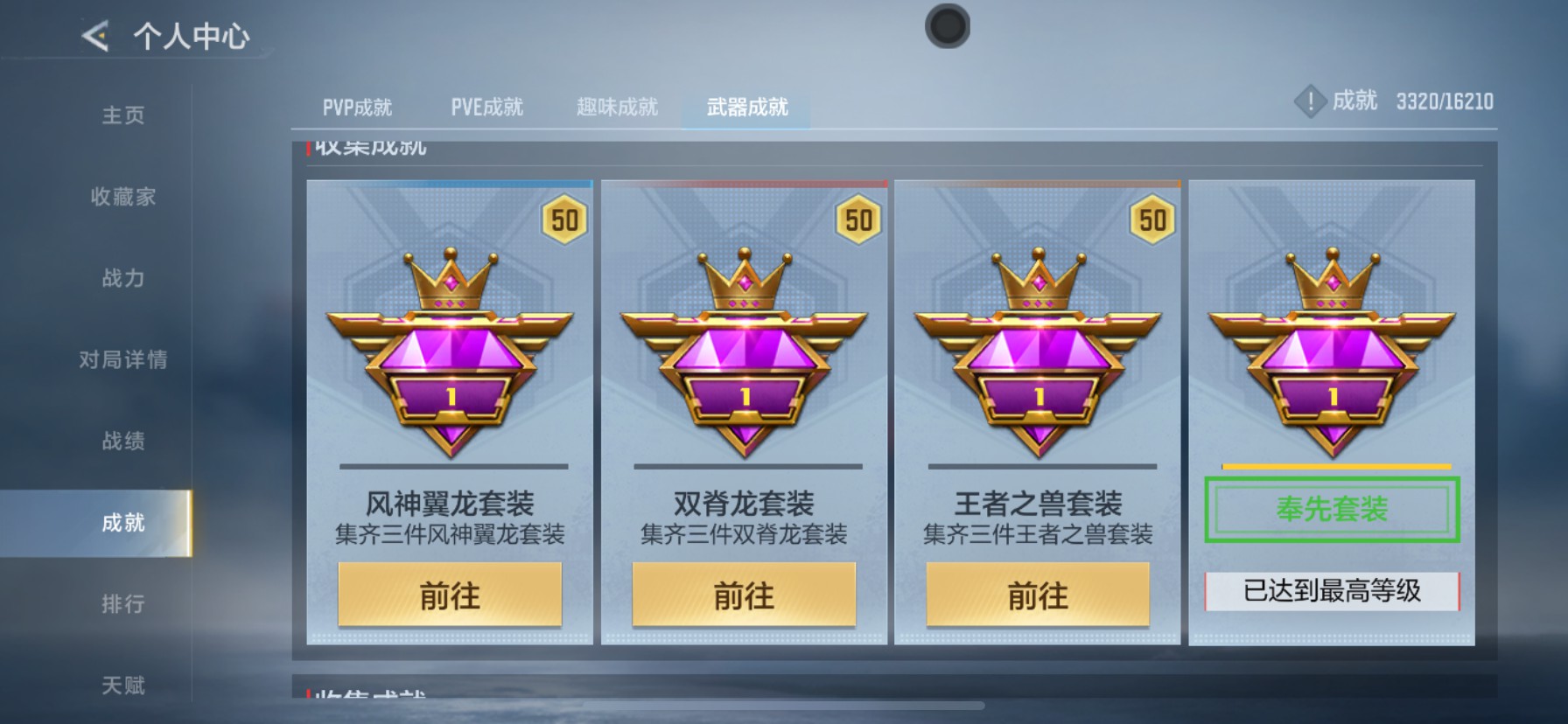Tap the 已达到最高等级 label on 奉先套装 card

[x=1333, y=590]
